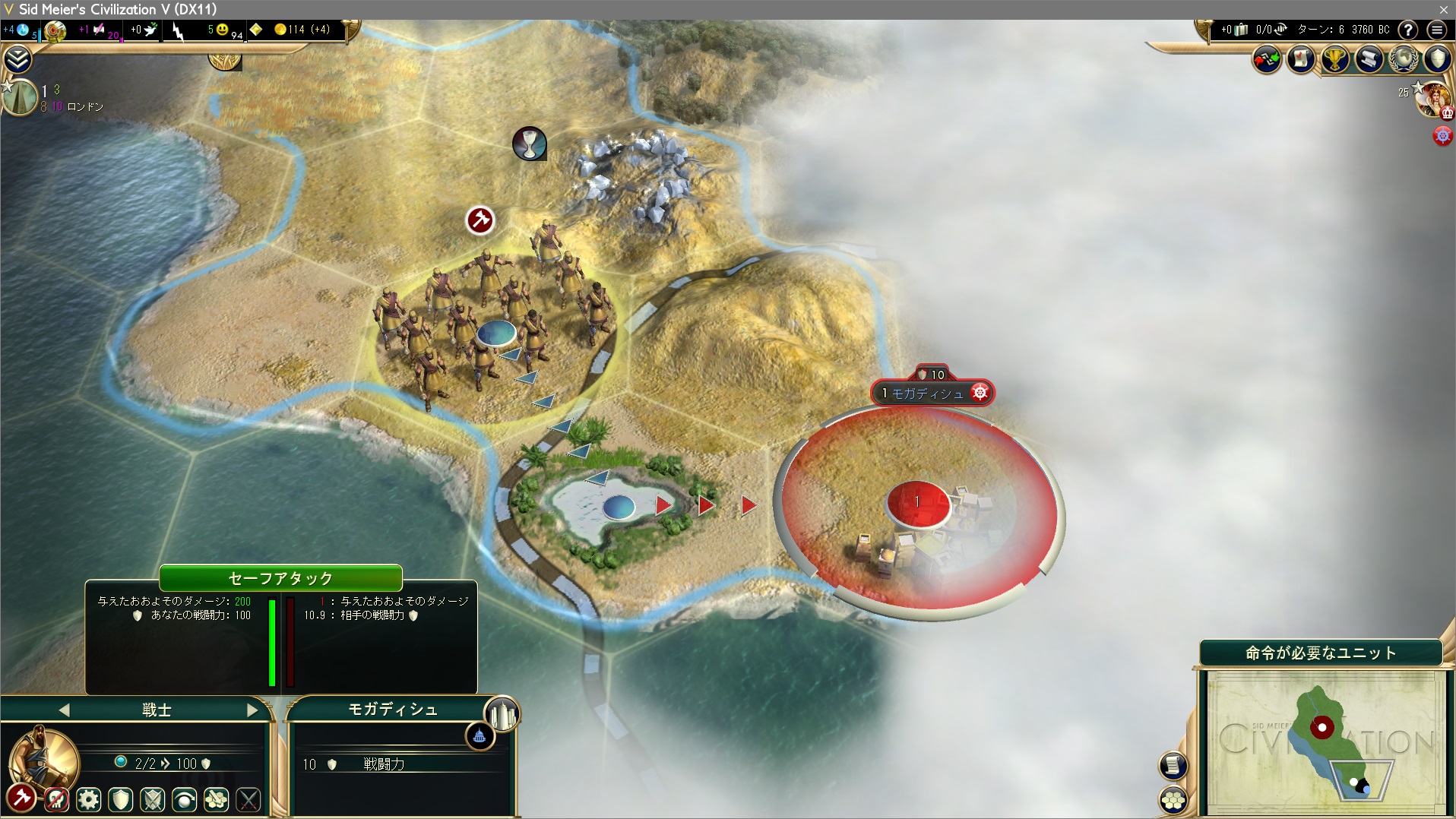Choose the fortify shield unit action

[121, 799]
